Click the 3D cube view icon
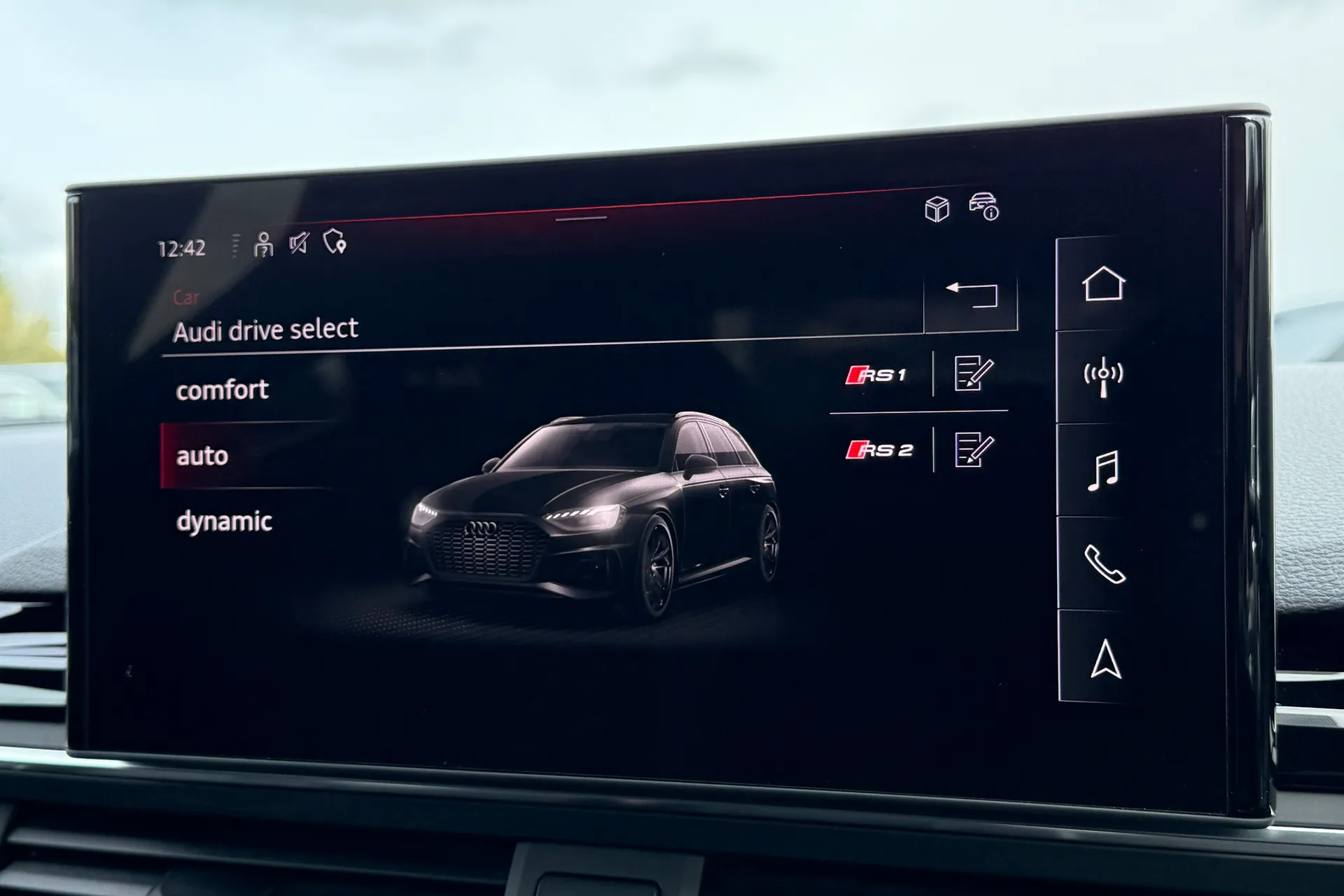1344x896 pixels. 939,208
